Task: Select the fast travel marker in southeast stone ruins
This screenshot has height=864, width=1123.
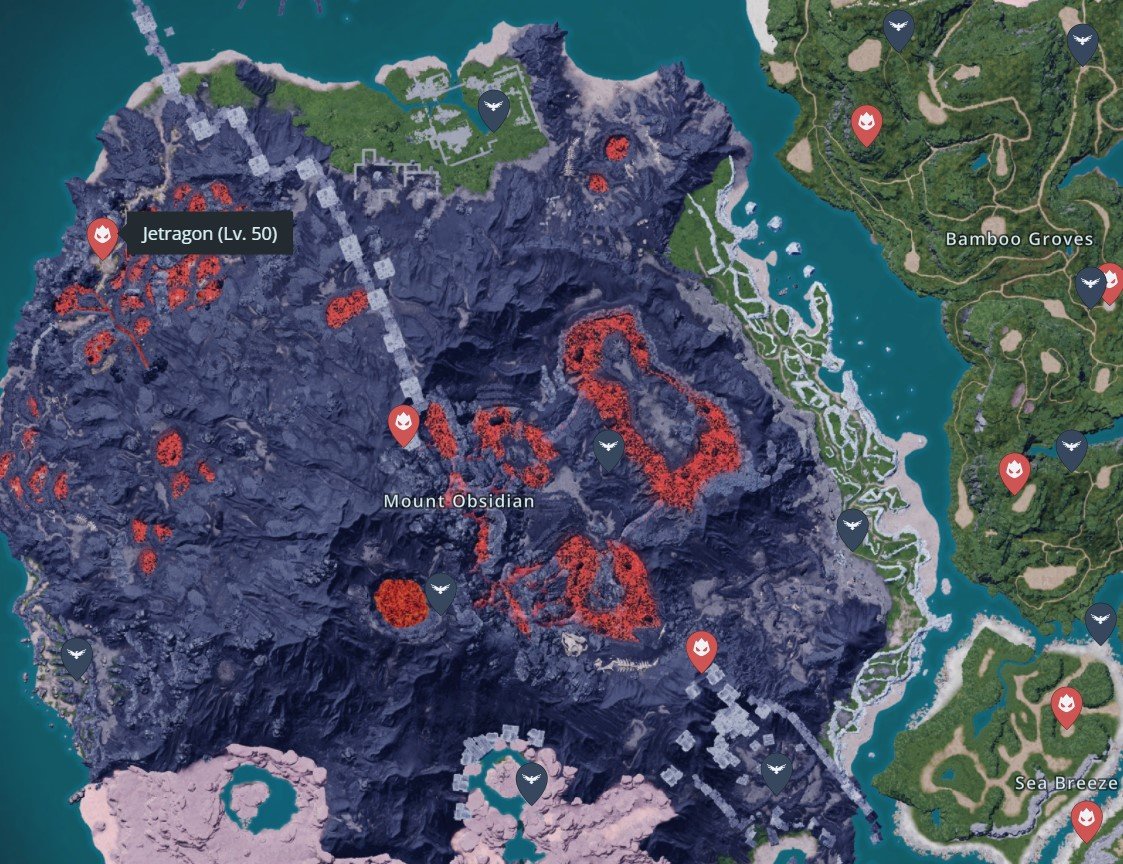Action: [776, 773]
